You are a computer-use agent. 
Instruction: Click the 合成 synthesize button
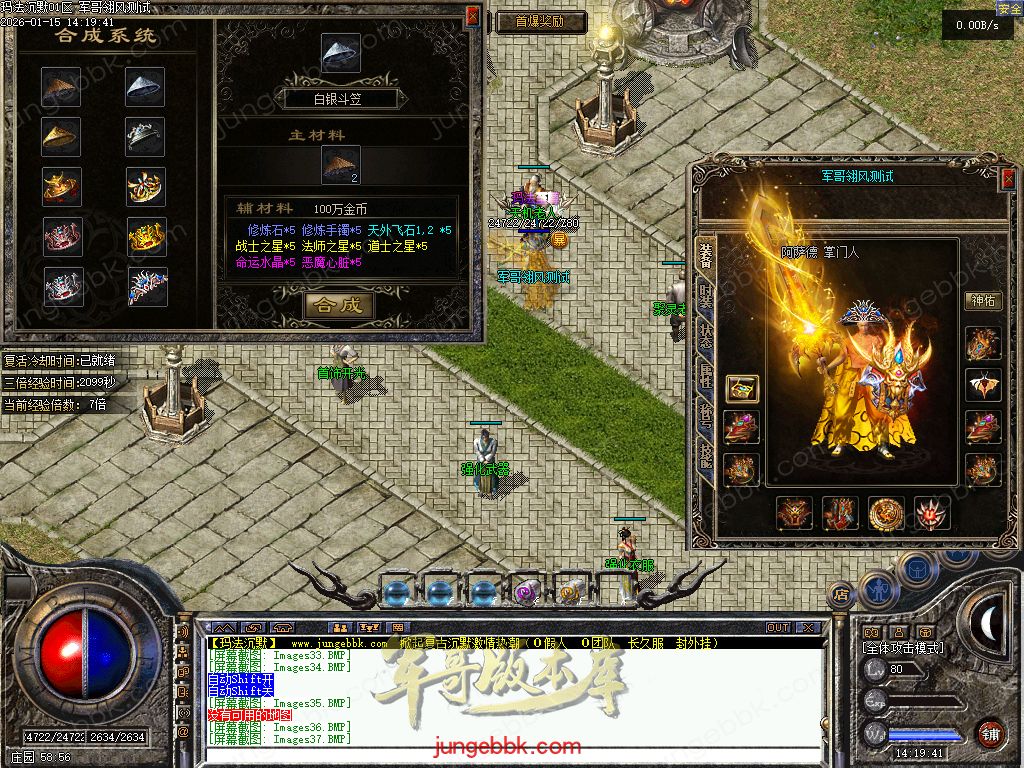pos(339,305)
